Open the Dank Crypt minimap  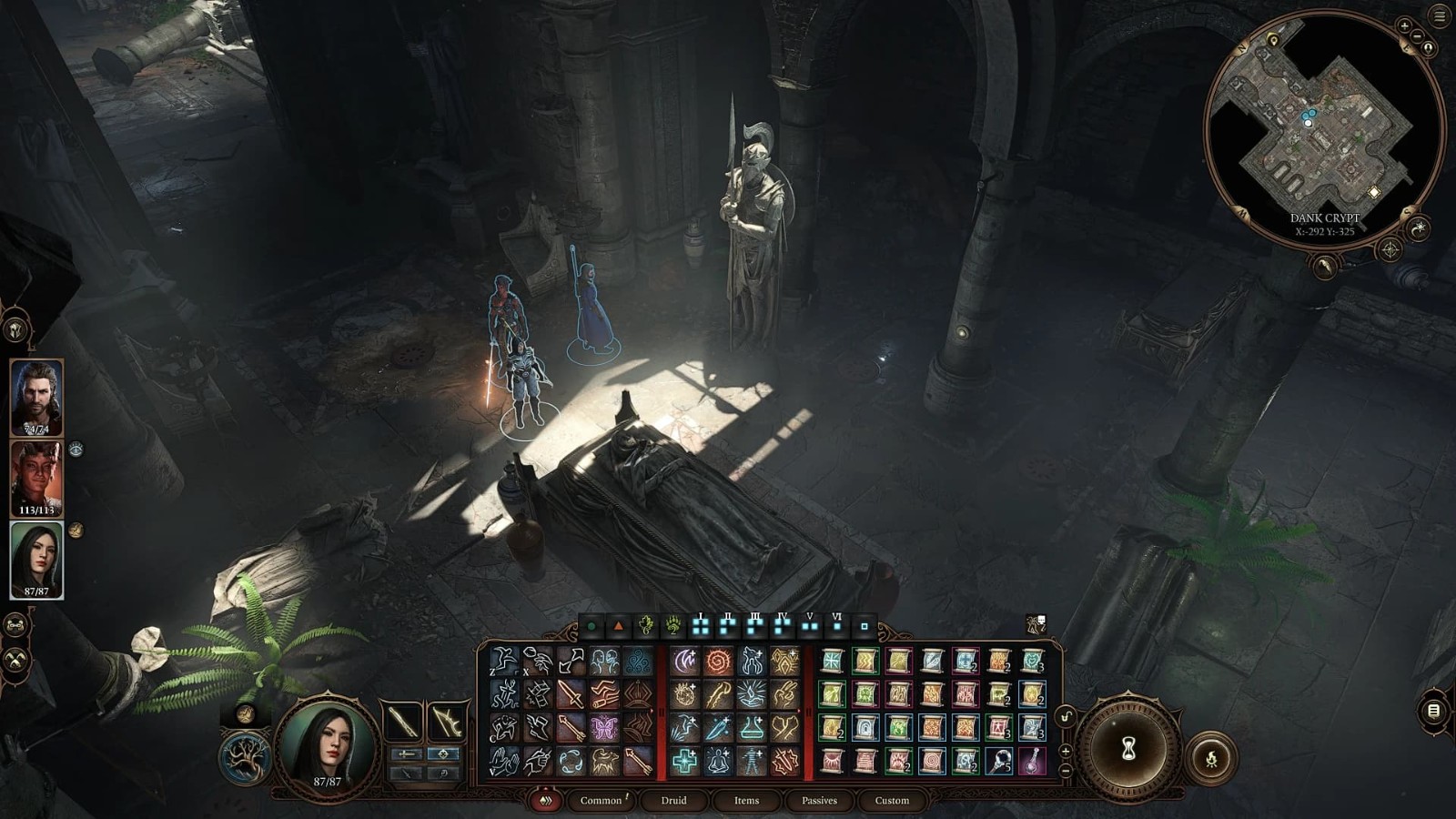(1324, 127)
